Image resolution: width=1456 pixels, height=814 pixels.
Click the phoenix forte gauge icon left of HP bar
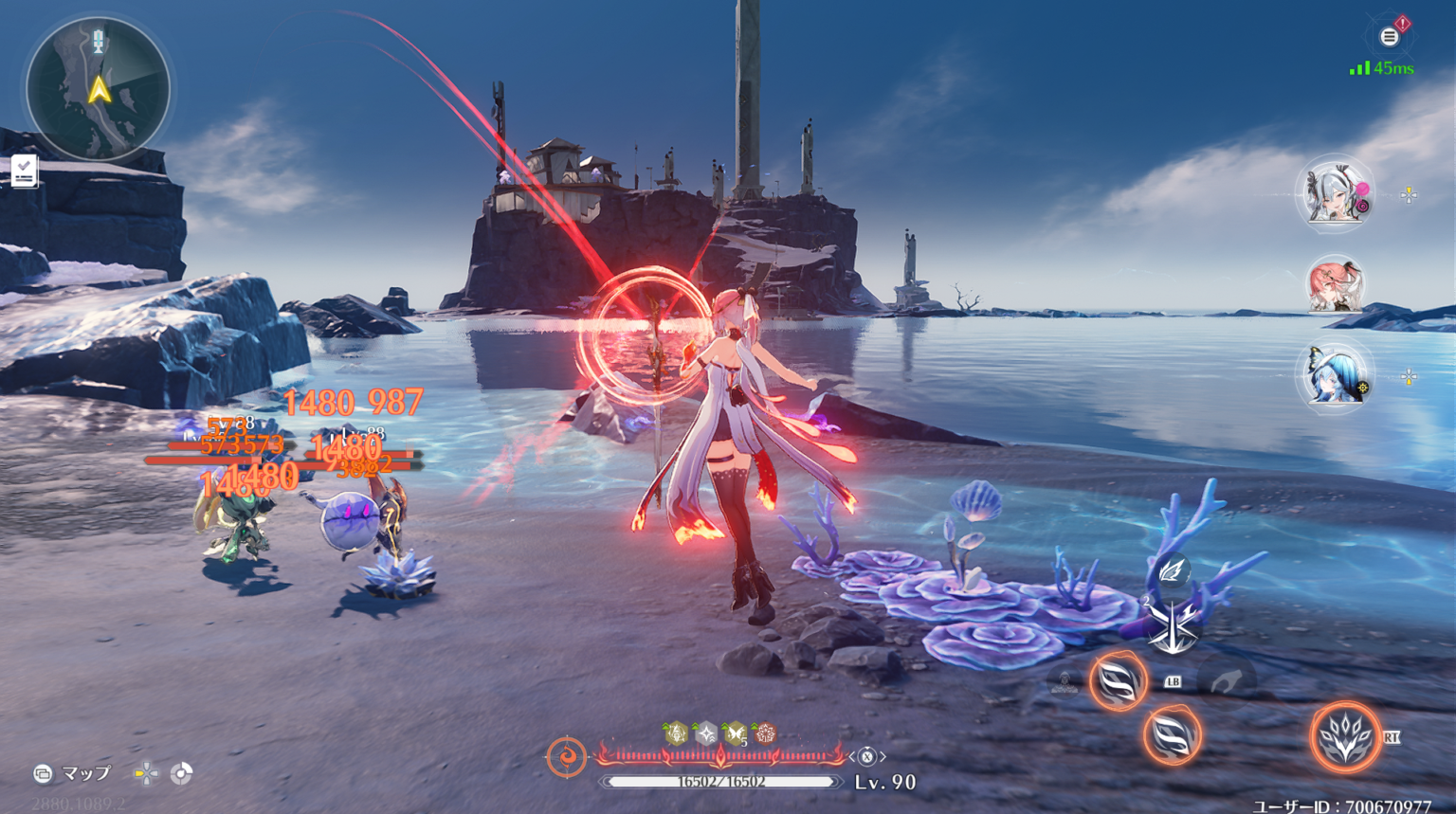tap(569, 755)
